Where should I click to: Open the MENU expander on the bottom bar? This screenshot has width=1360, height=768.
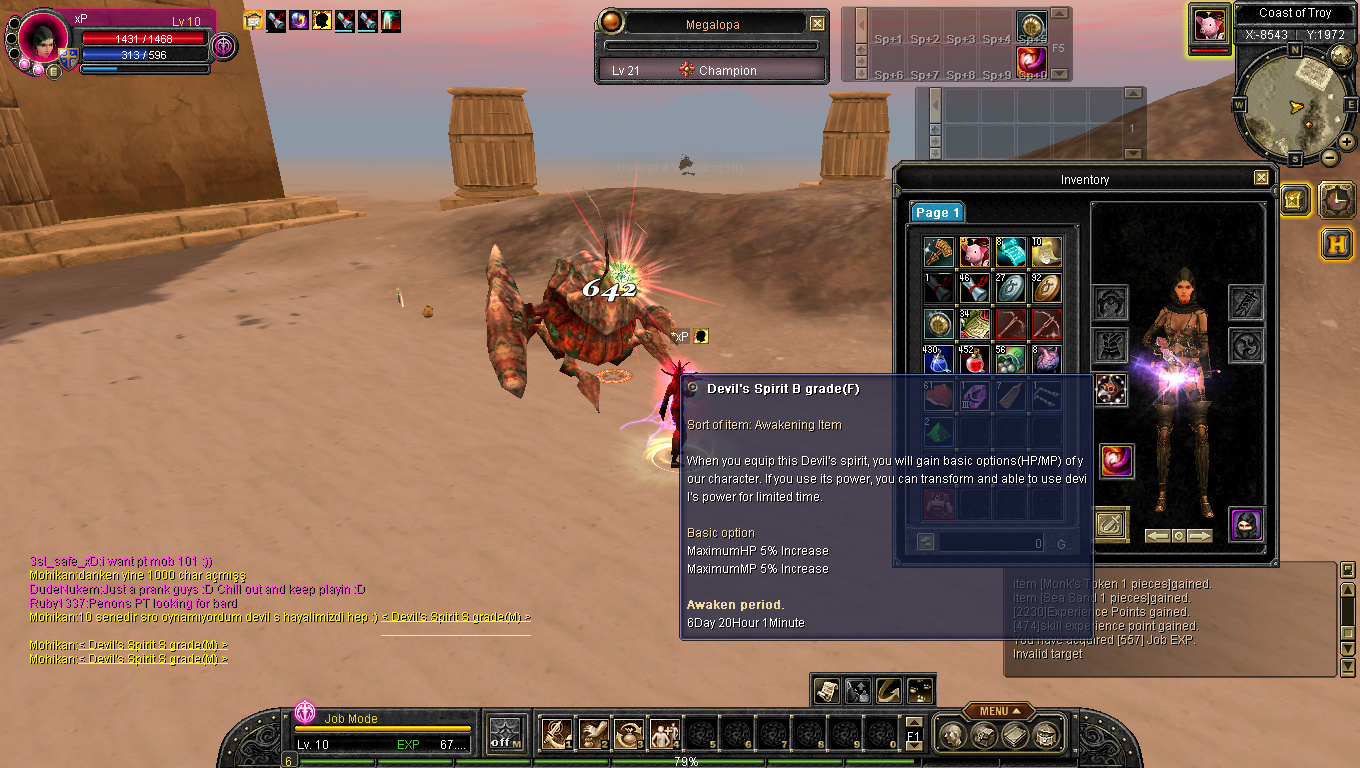(993, 711)
